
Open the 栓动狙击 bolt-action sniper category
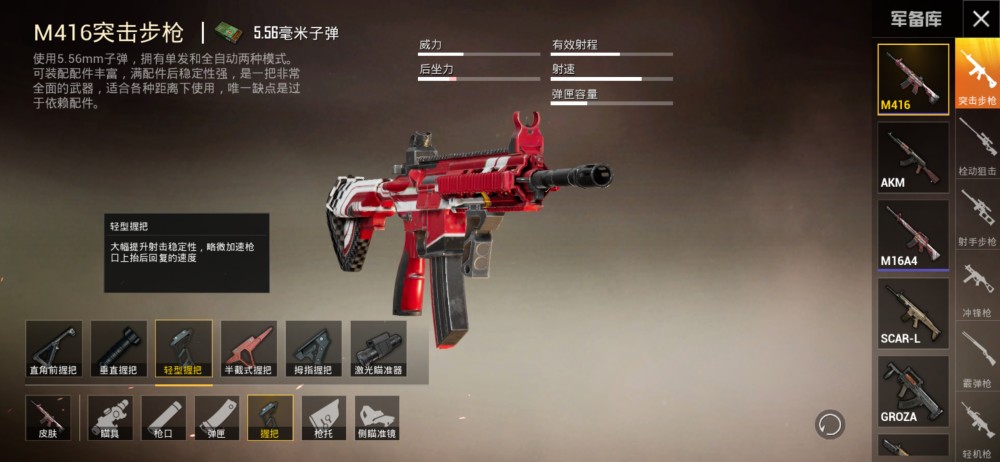[x=977, y=146]
